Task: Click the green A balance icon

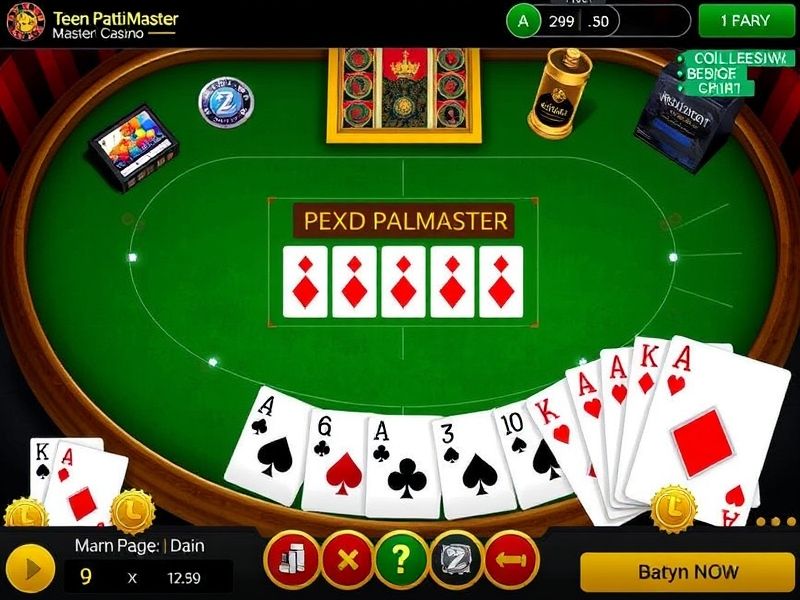Action: coord(522,20)
